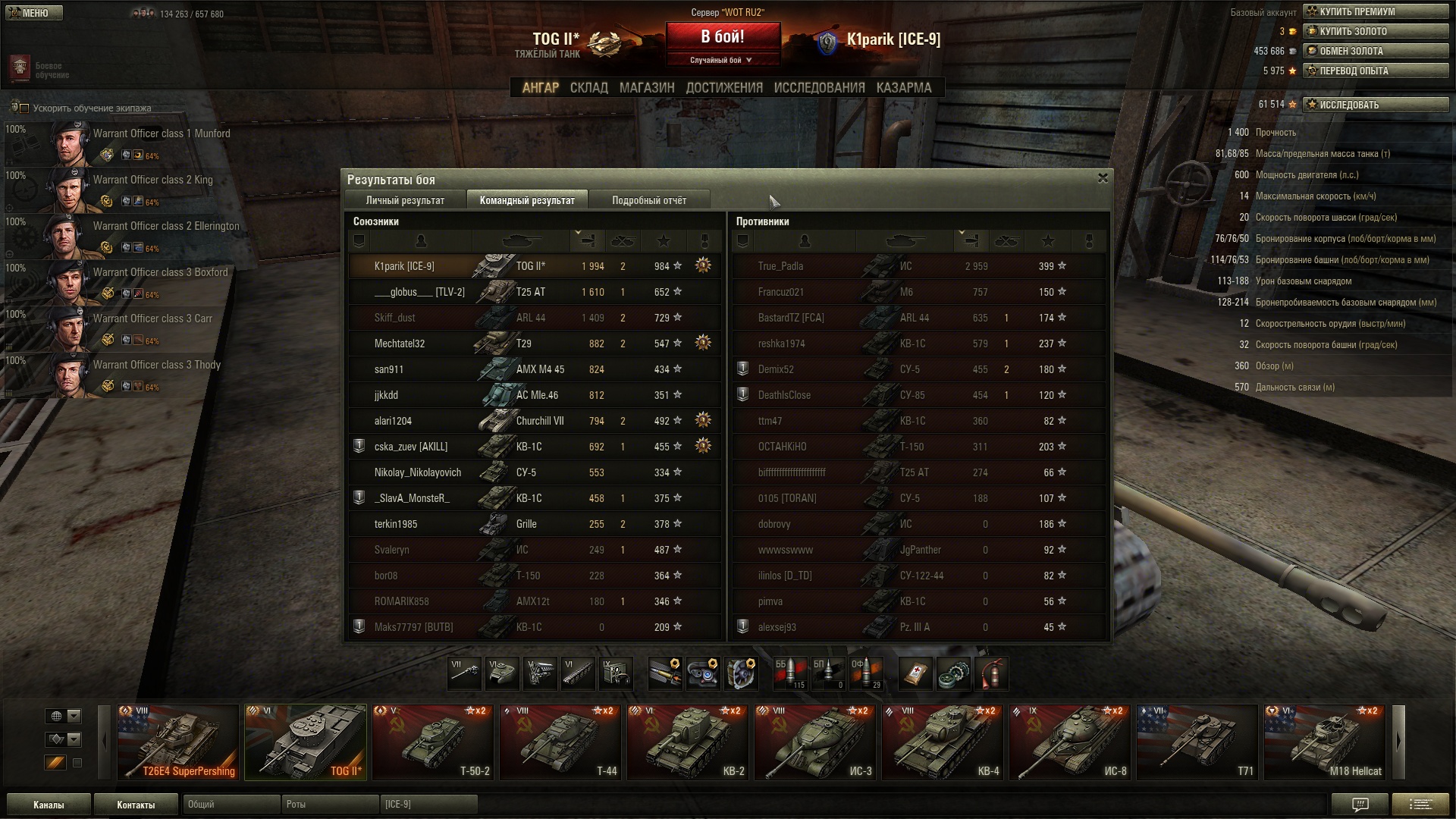
Task: Close the battle results window
Action: (1103, 178)
